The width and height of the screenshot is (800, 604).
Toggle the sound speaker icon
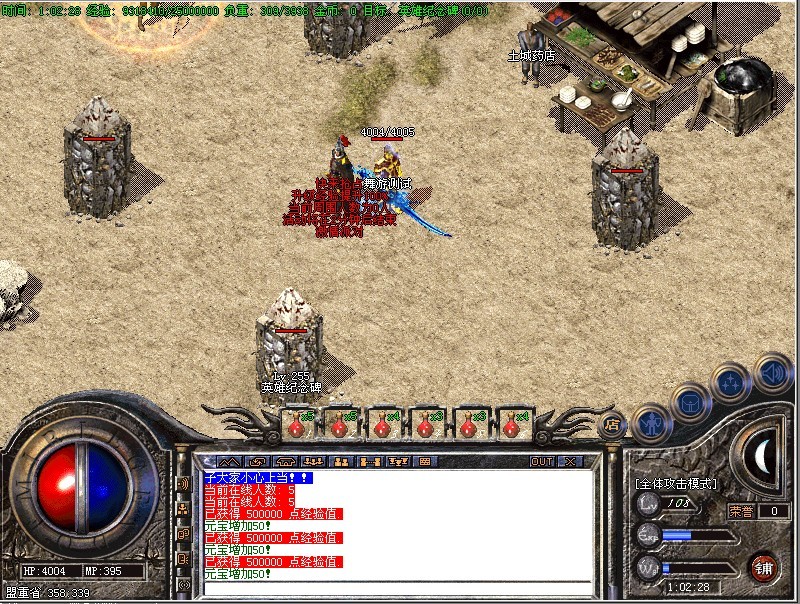click(772, 370)
